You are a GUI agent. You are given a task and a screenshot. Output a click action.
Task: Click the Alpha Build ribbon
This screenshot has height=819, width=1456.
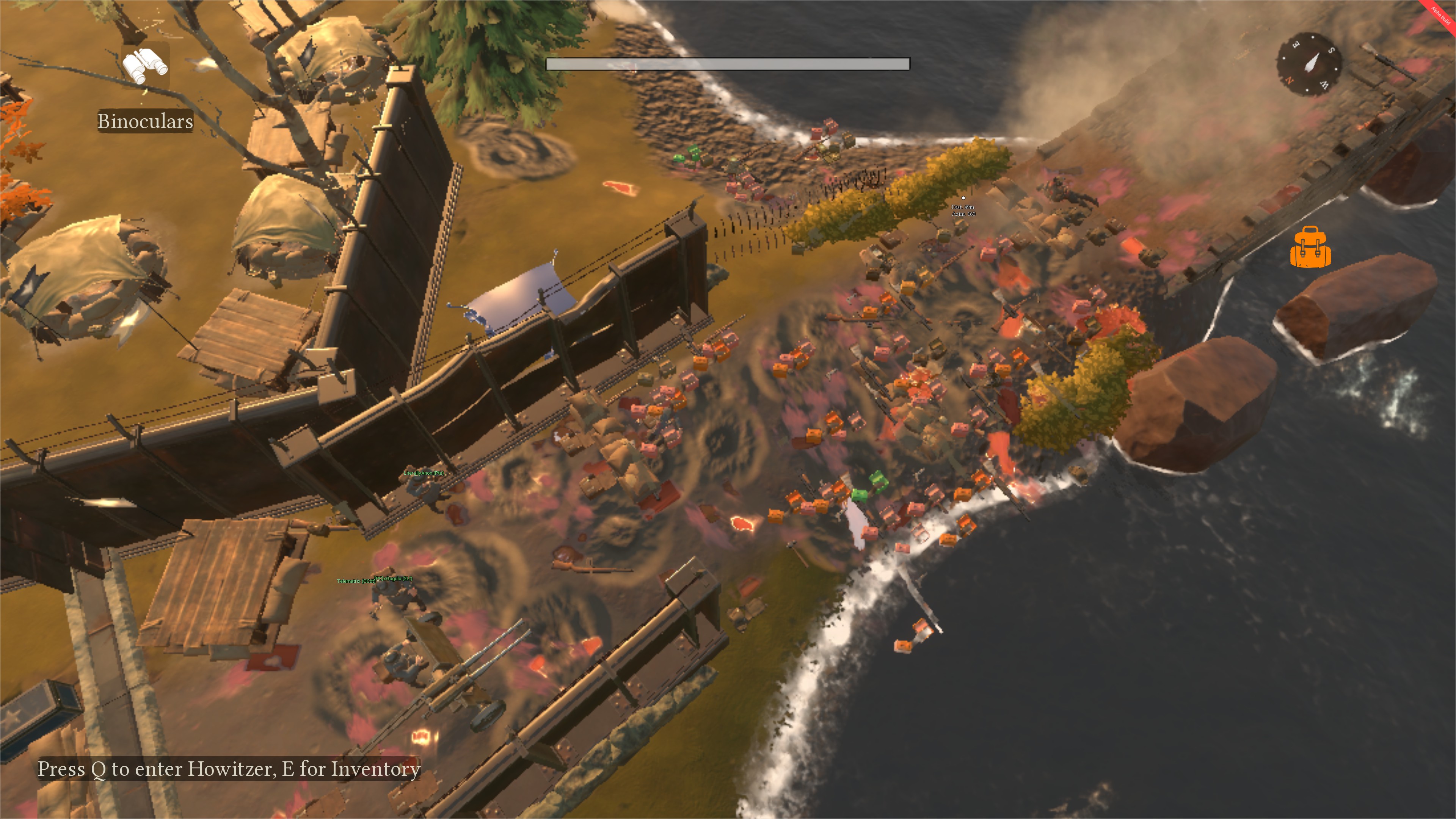pos(1440,15)
